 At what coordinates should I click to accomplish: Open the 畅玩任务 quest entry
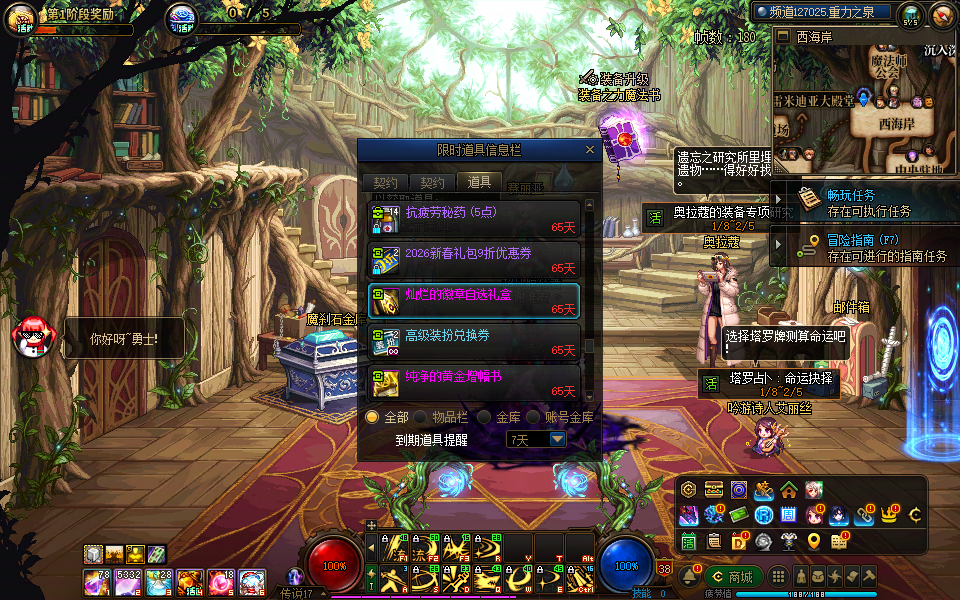[850, 202]
